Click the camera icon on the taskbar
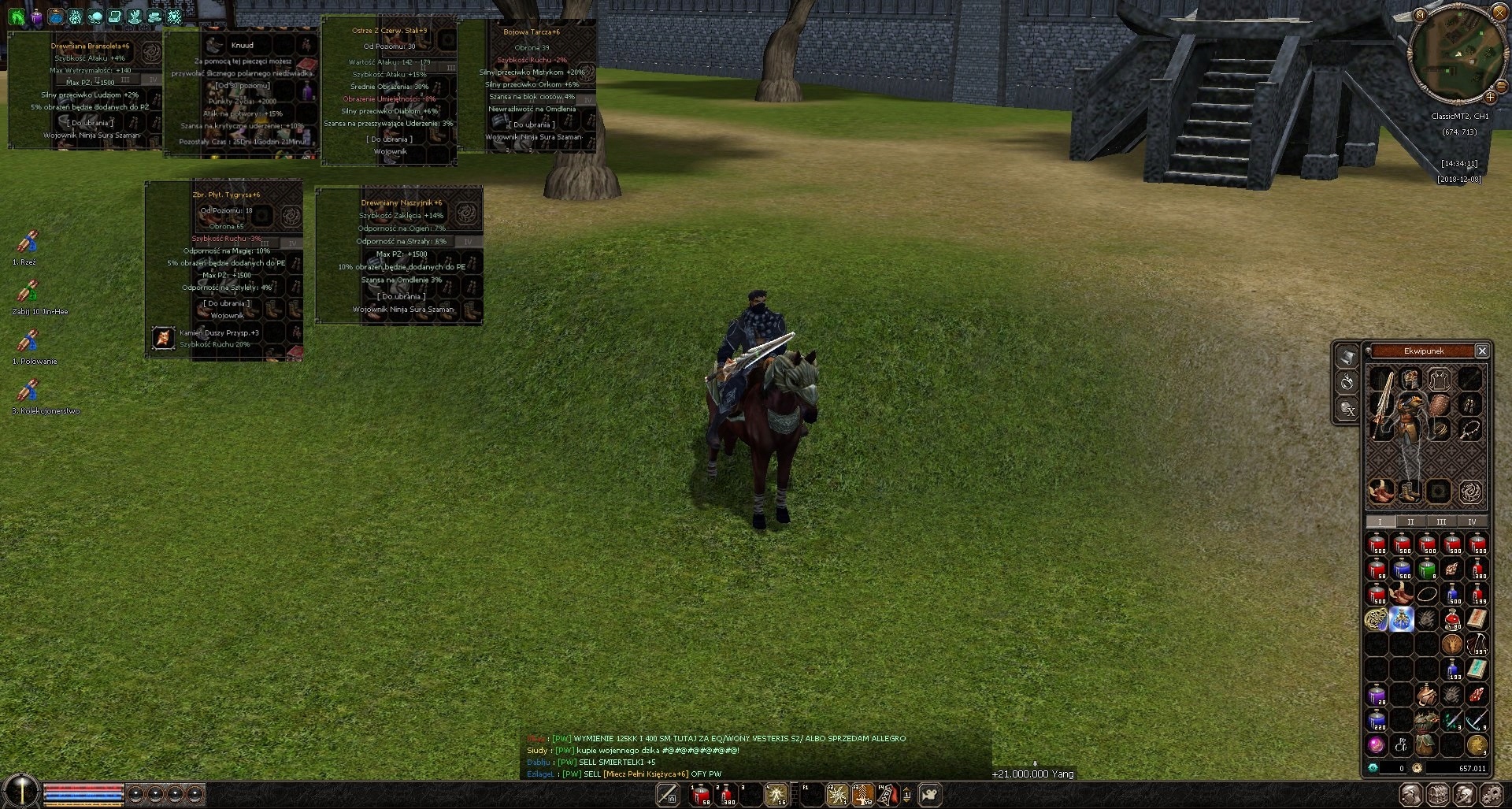The width and height of the screenshot is (1512, 809). [x=930, y=795]
